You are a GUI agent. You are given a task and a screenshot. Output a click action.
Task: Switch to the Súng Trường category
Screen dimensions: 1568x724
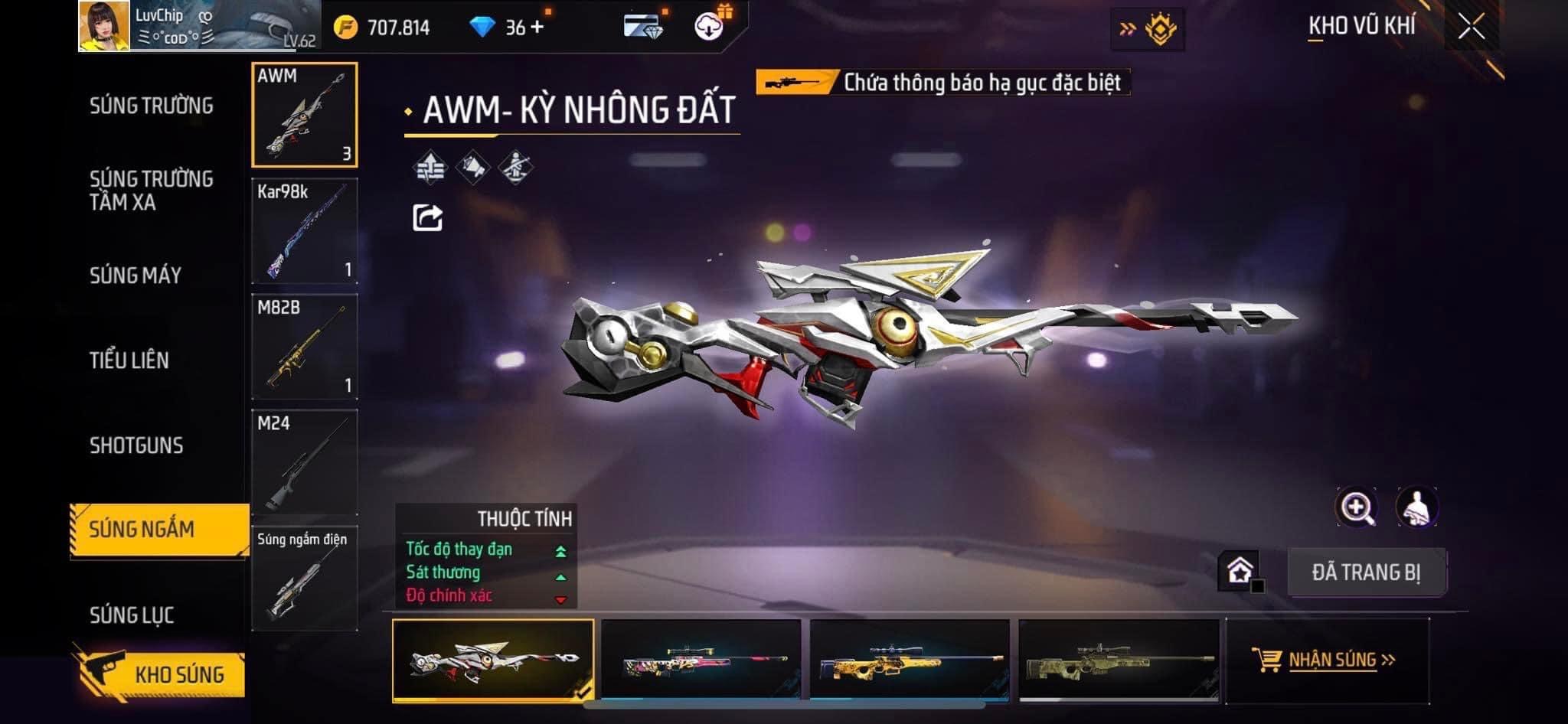coord(151,106)
